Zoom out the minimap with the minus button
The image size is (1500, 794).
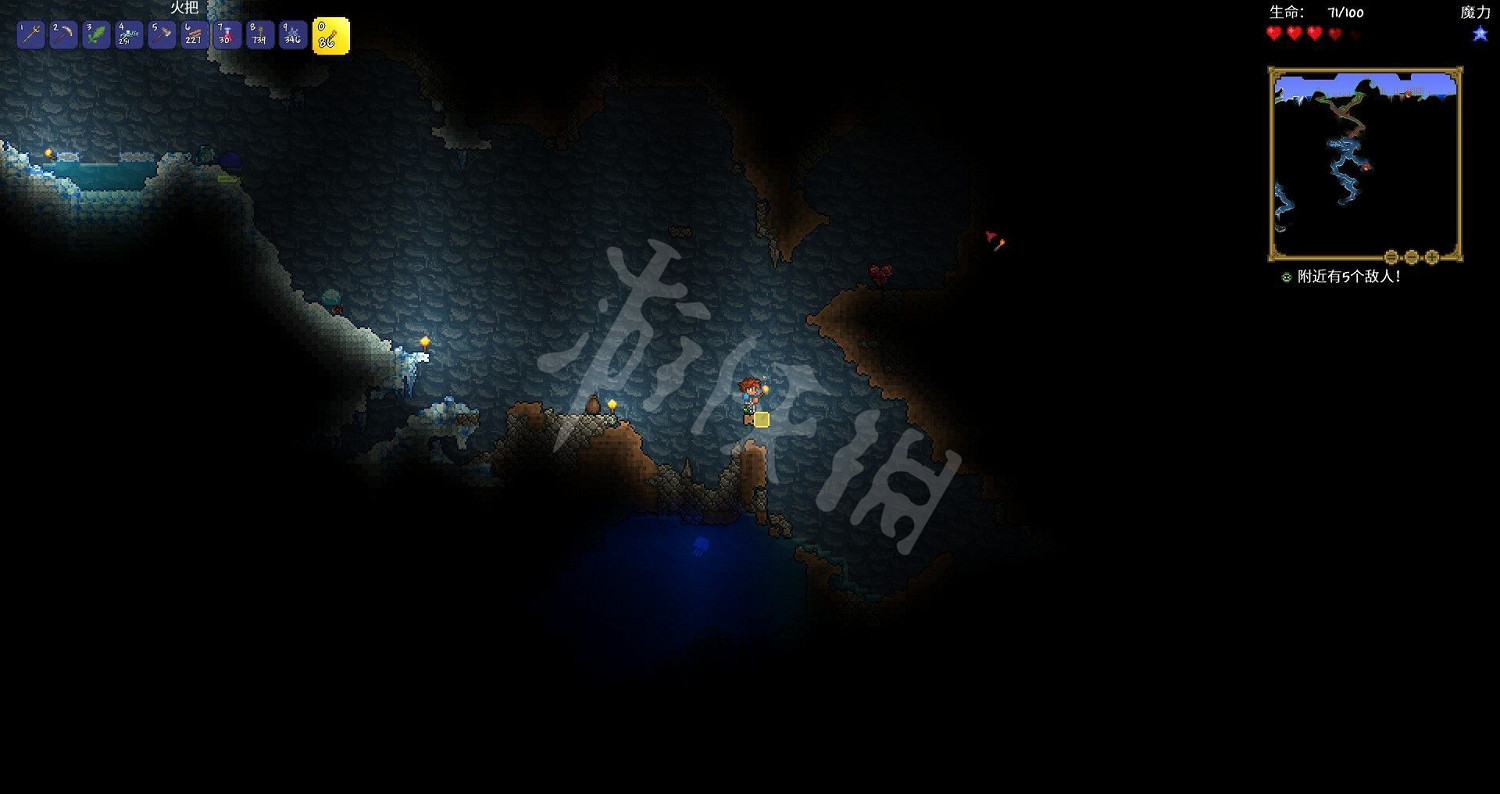pyautogui.click(x=1390, y=255)
